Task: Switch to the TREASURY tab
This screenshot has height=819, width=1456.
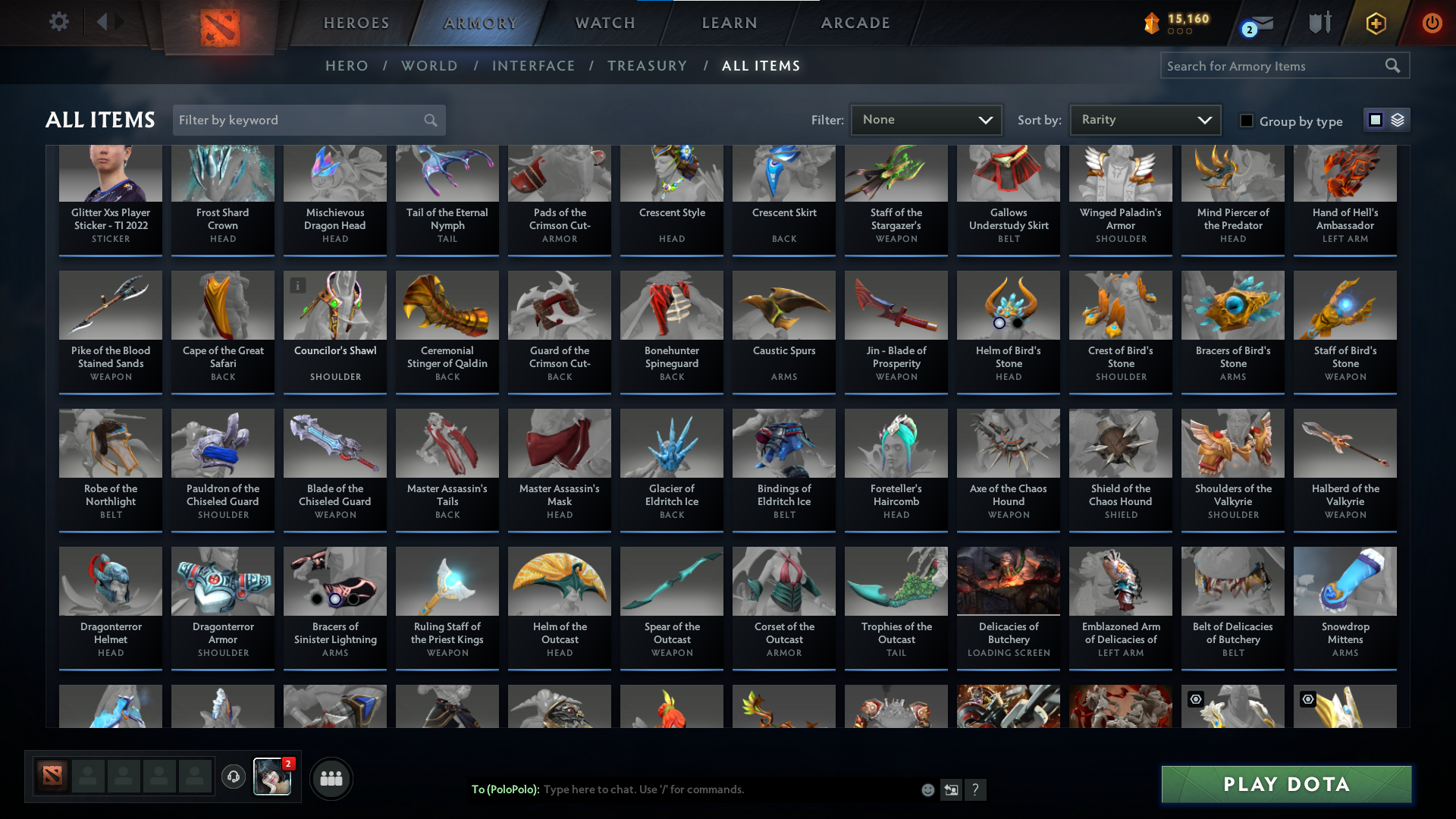Action: 647,66
